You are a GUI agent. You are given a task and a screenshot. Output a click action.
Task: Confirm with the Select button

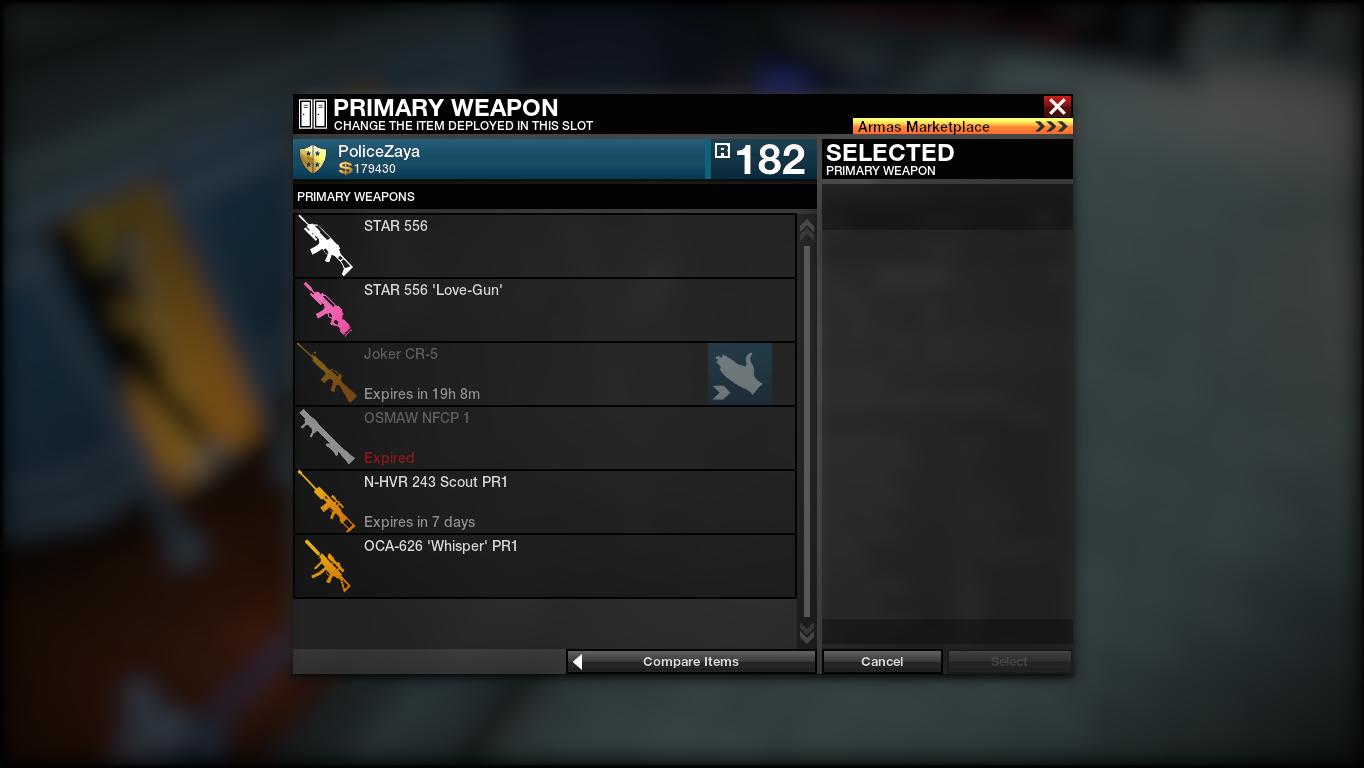pos(1009,662)
